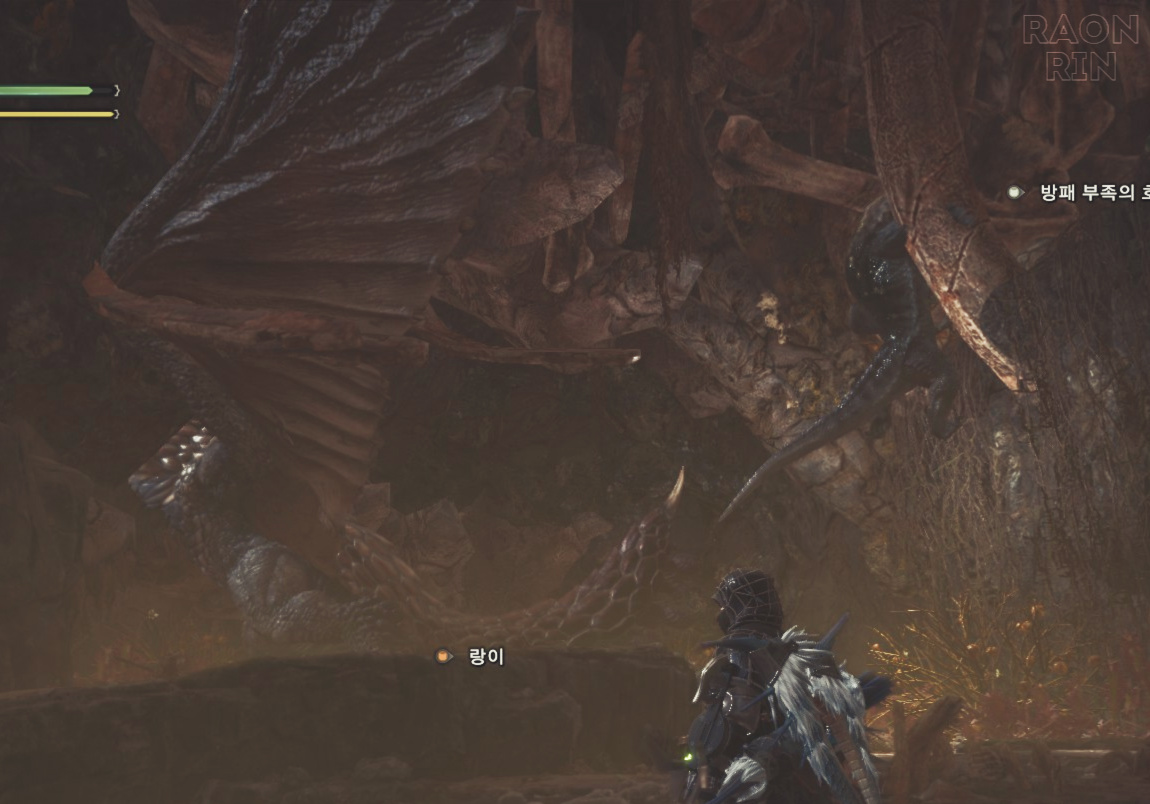The image size is (1150, 804).
Task: Click the RAON RIN watermark logo
Action: click(x=1081, y=47)
